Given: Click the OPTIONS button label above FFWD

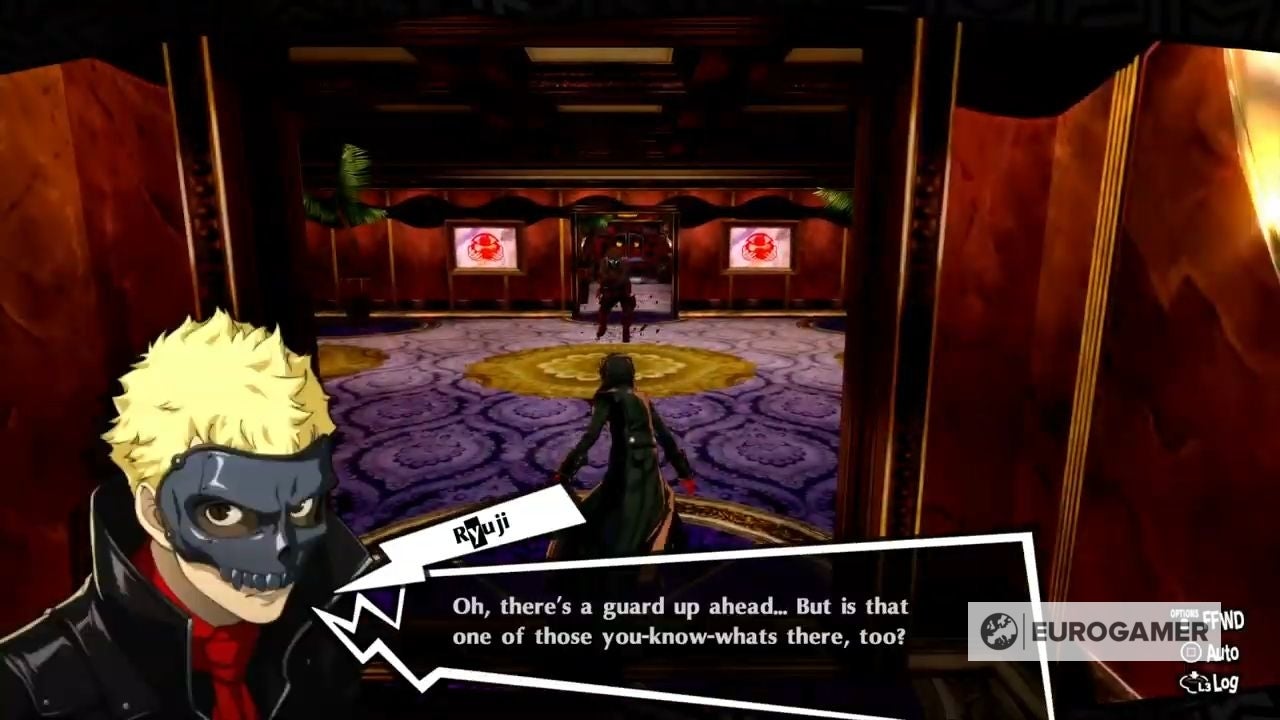Looking at the screenshot, I should [x=1184, y=613].
